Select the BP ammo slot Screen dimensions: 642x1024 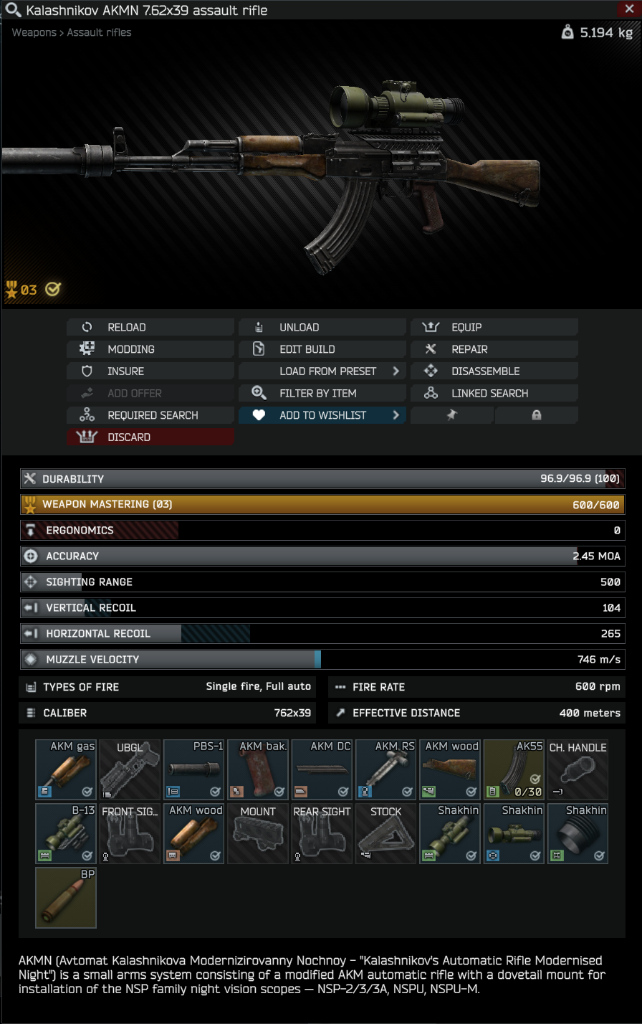point(66,897)
